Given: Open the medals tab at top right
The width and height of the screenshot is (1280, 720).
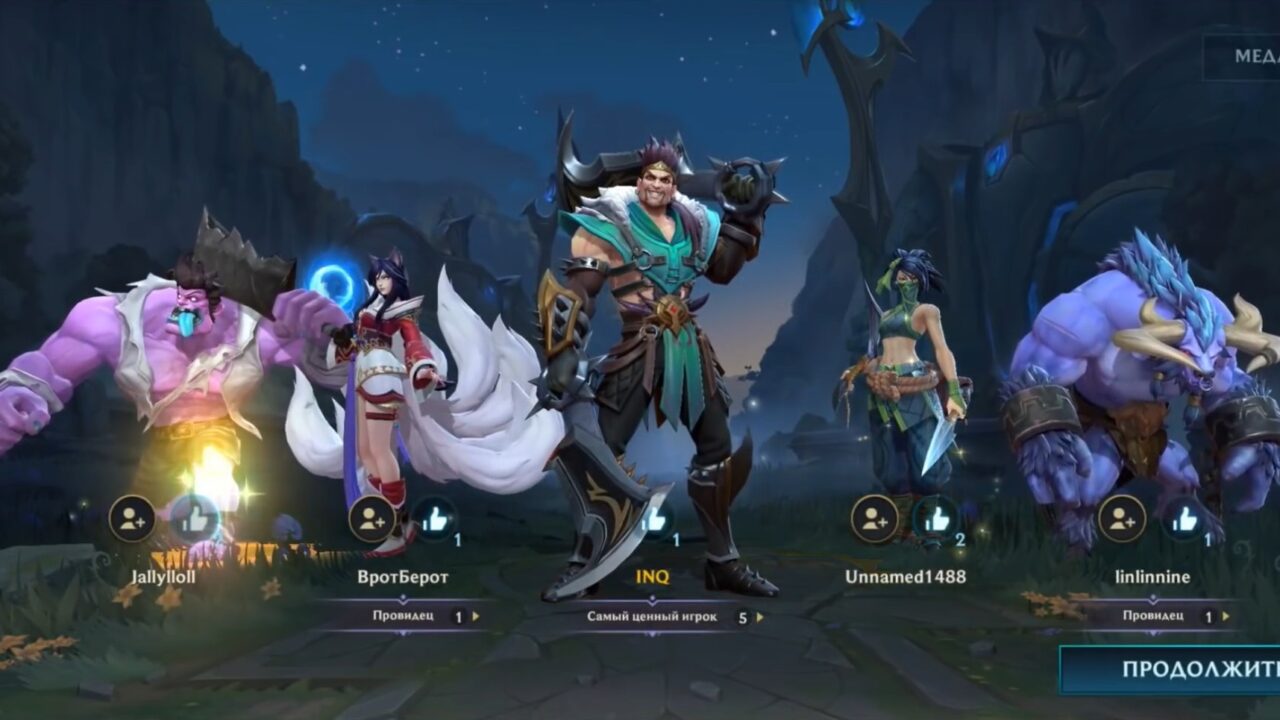Looking at the screenshot, I should [x=1243, y=57].
